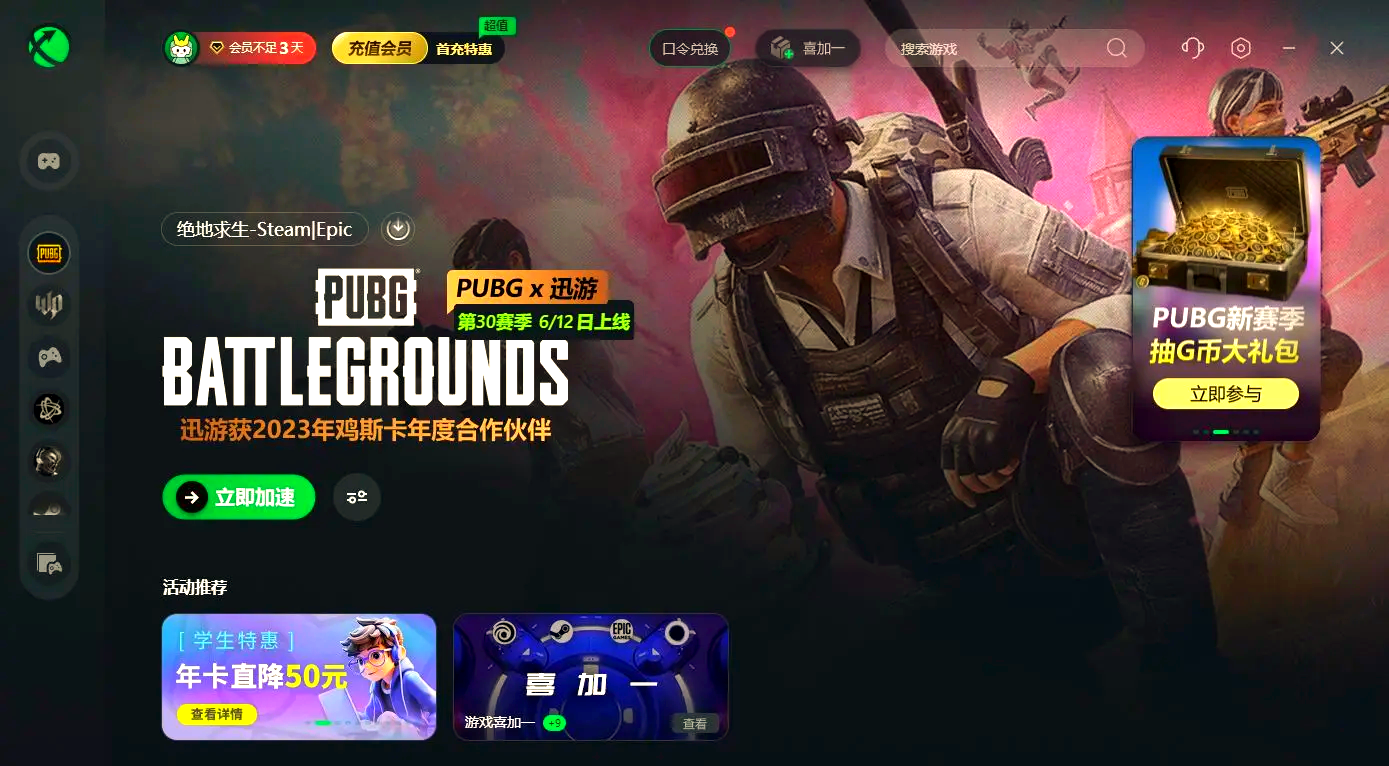This screenshot has width=1389, height=766.
Task: Click the 充值会员 recharge button
Action: point(379,47)
